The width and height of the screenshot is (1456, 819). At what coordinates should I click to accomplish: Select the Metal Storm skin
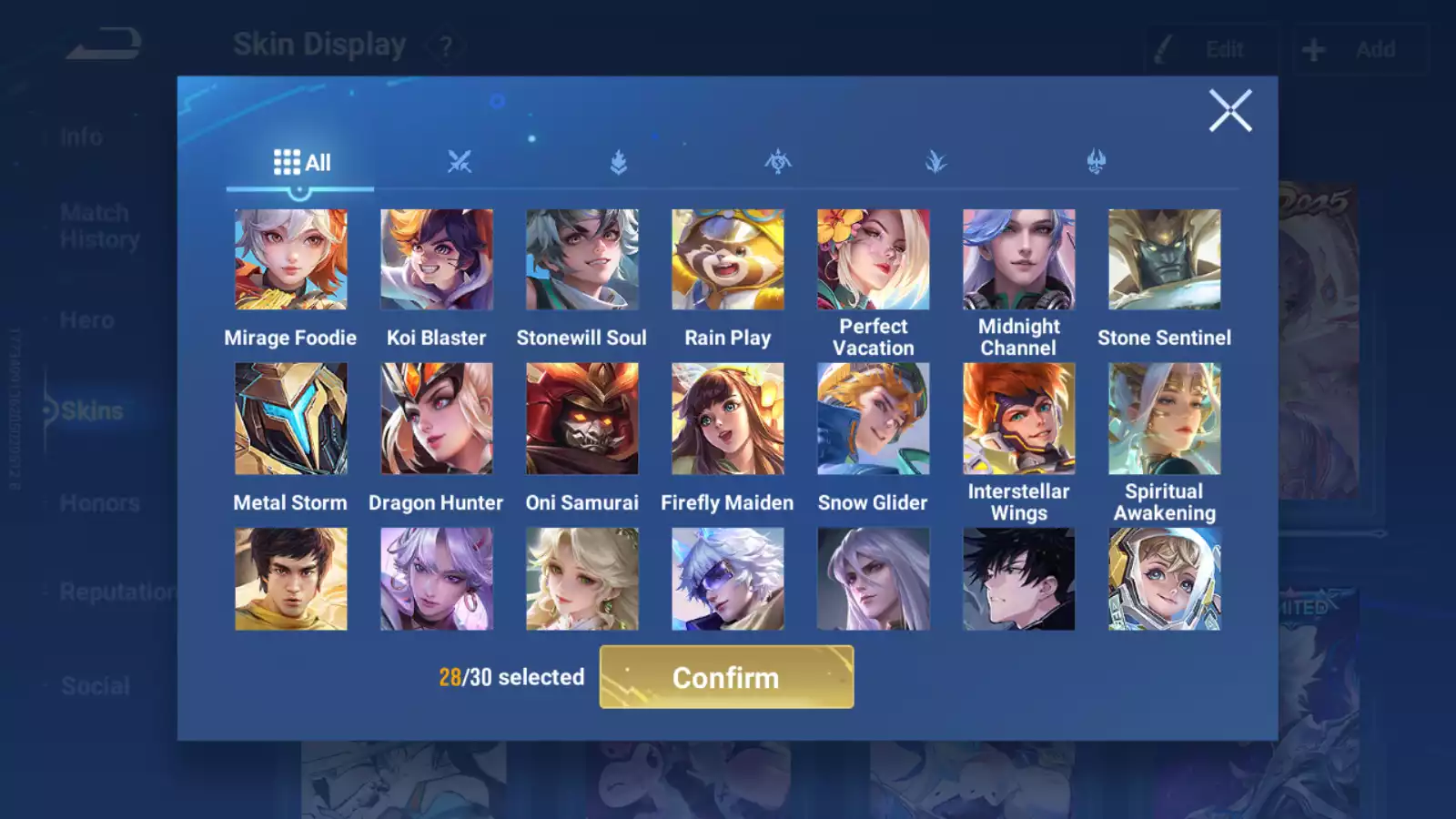click(291, 419)
